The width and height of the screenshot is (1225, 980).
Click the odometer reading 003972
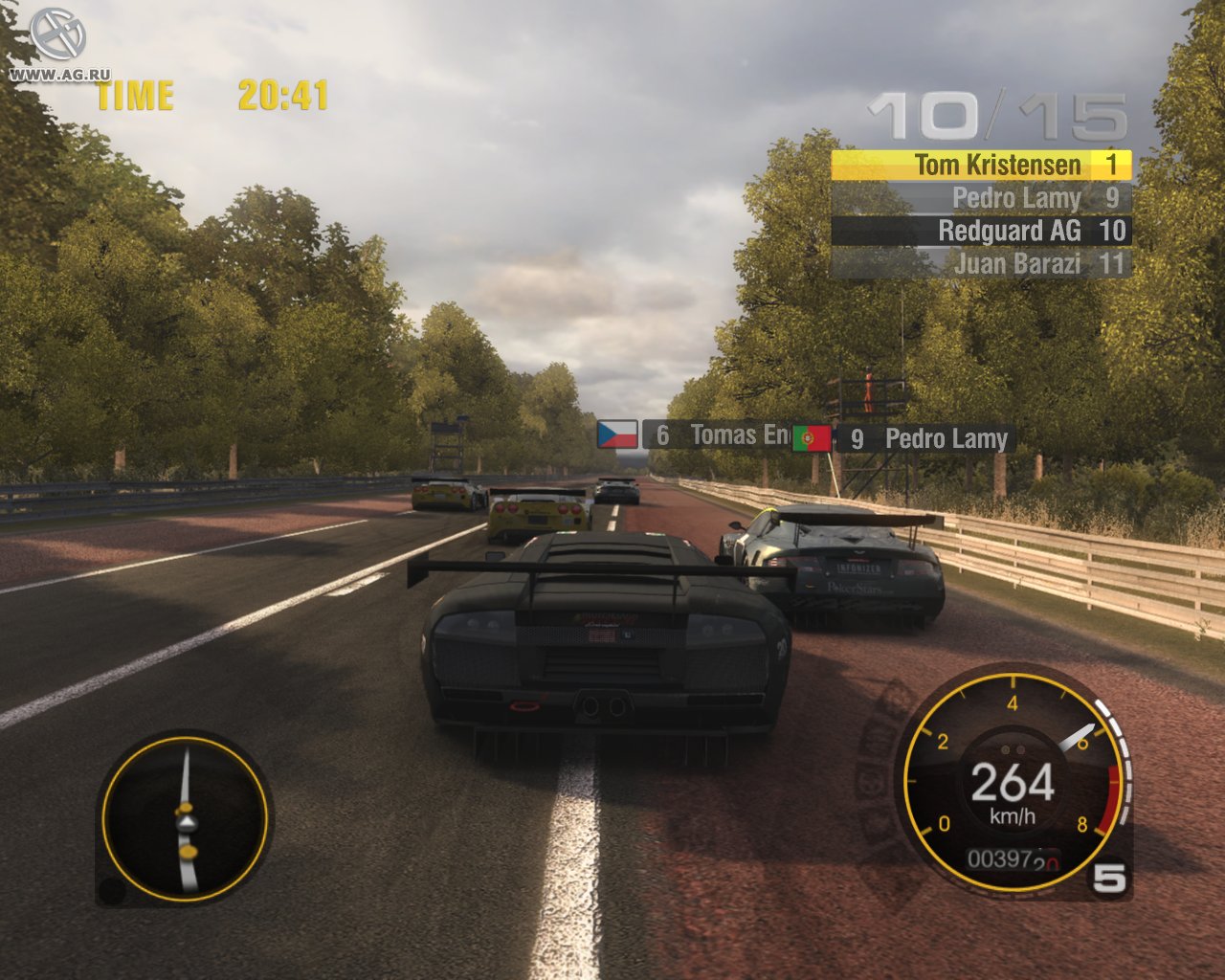998,861
